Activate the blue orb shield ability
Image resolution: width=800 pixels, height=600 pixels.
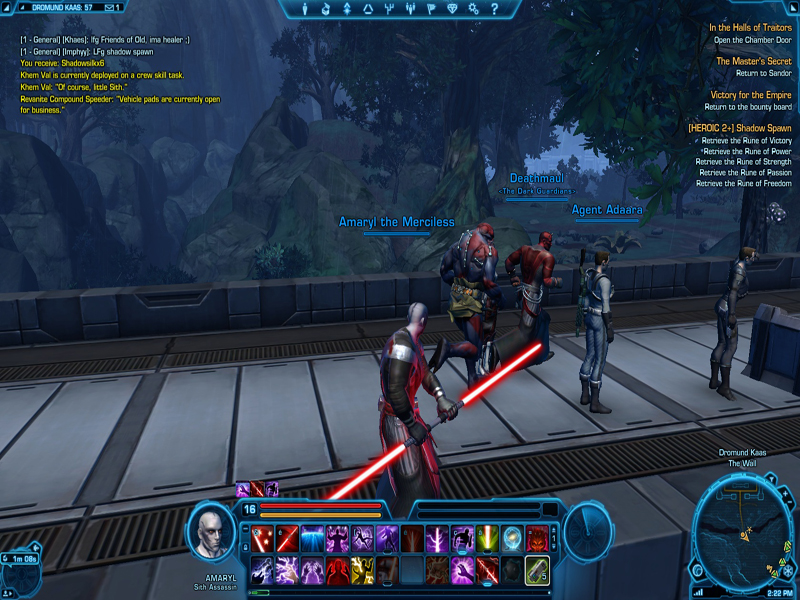pyautogui.click(x=512, y=540)
